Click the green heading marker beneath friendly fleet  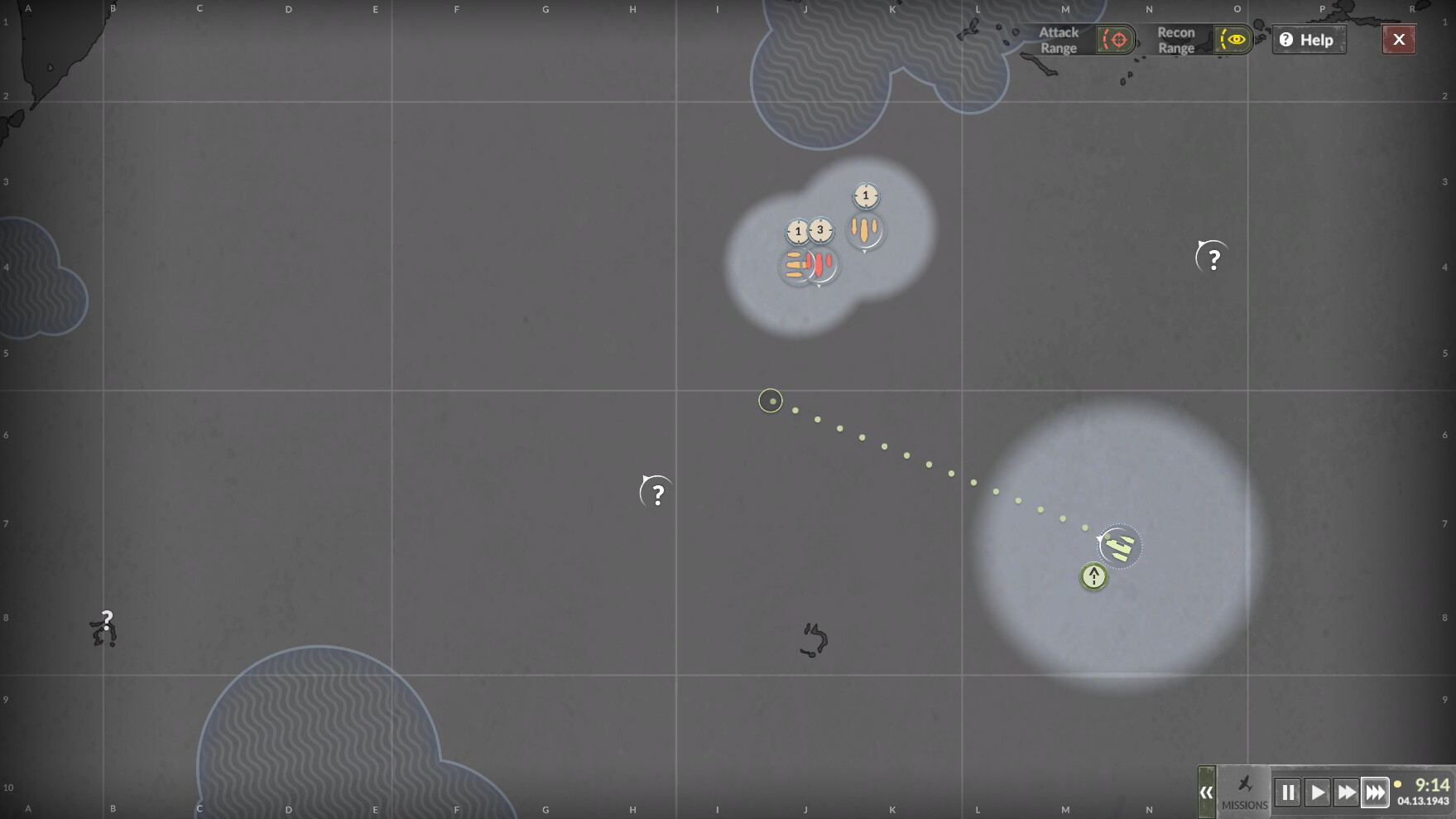[x=1093, y=576]
